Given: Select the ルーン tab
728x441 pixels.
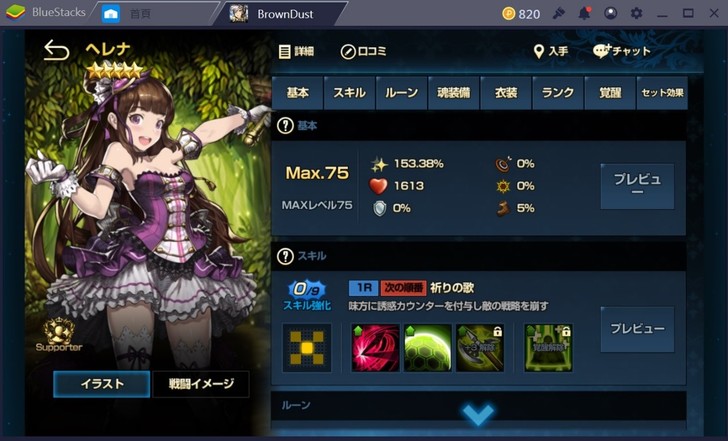Looking at the screenshot, I should [402, 93].
